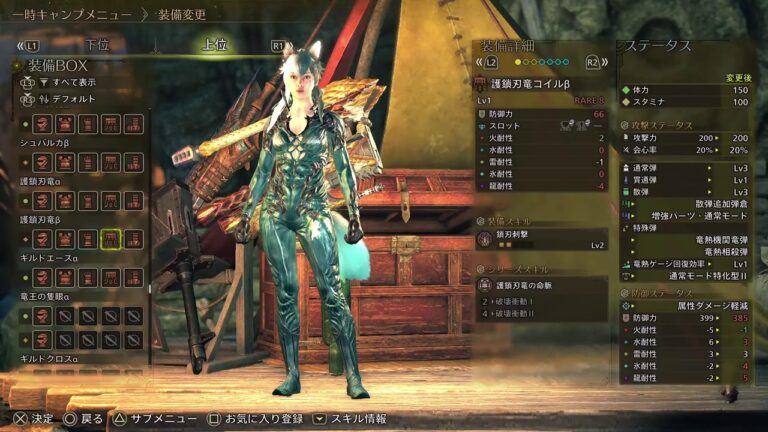This screenshot has height=432, width=768.
Task: Open the すべて表示 display filter
Action: tap(69, 82)
